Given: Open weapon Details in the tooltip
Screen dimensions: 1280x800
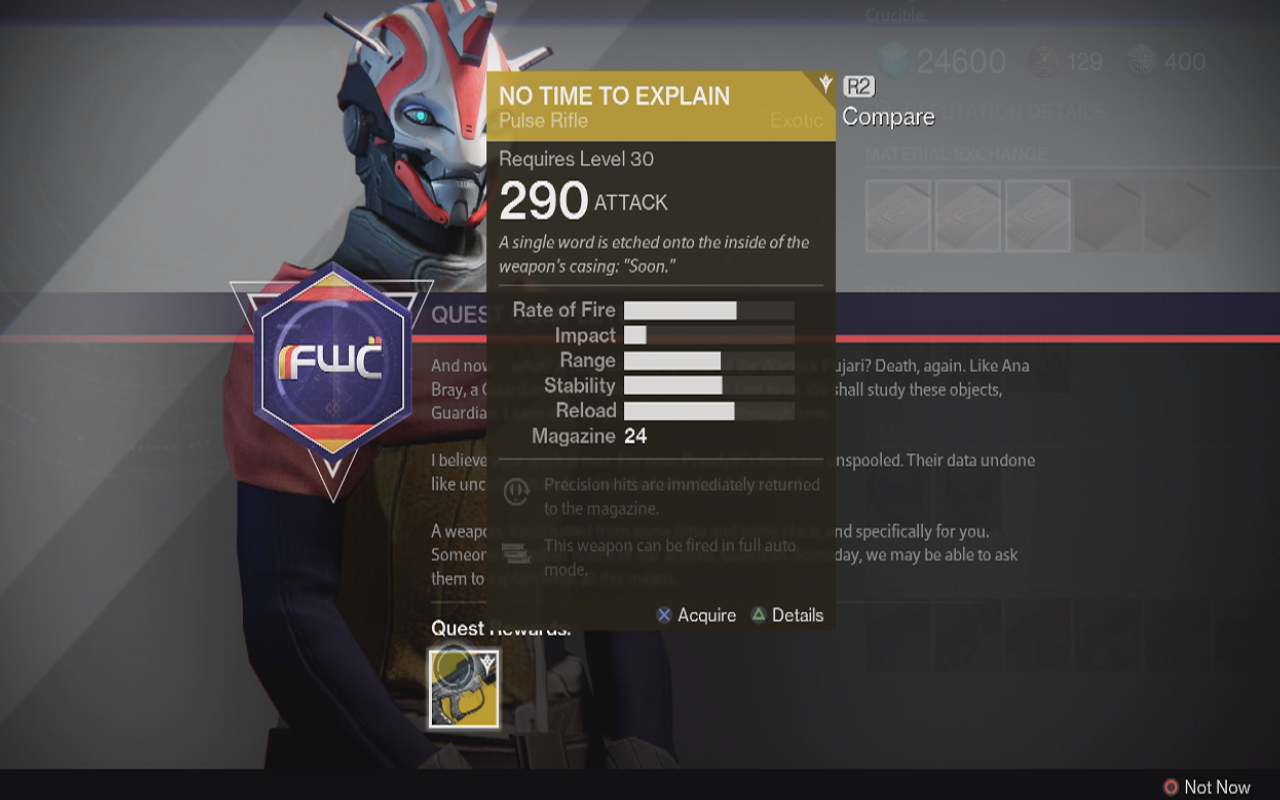Looking at the screenshot, I should pos(787,615).
